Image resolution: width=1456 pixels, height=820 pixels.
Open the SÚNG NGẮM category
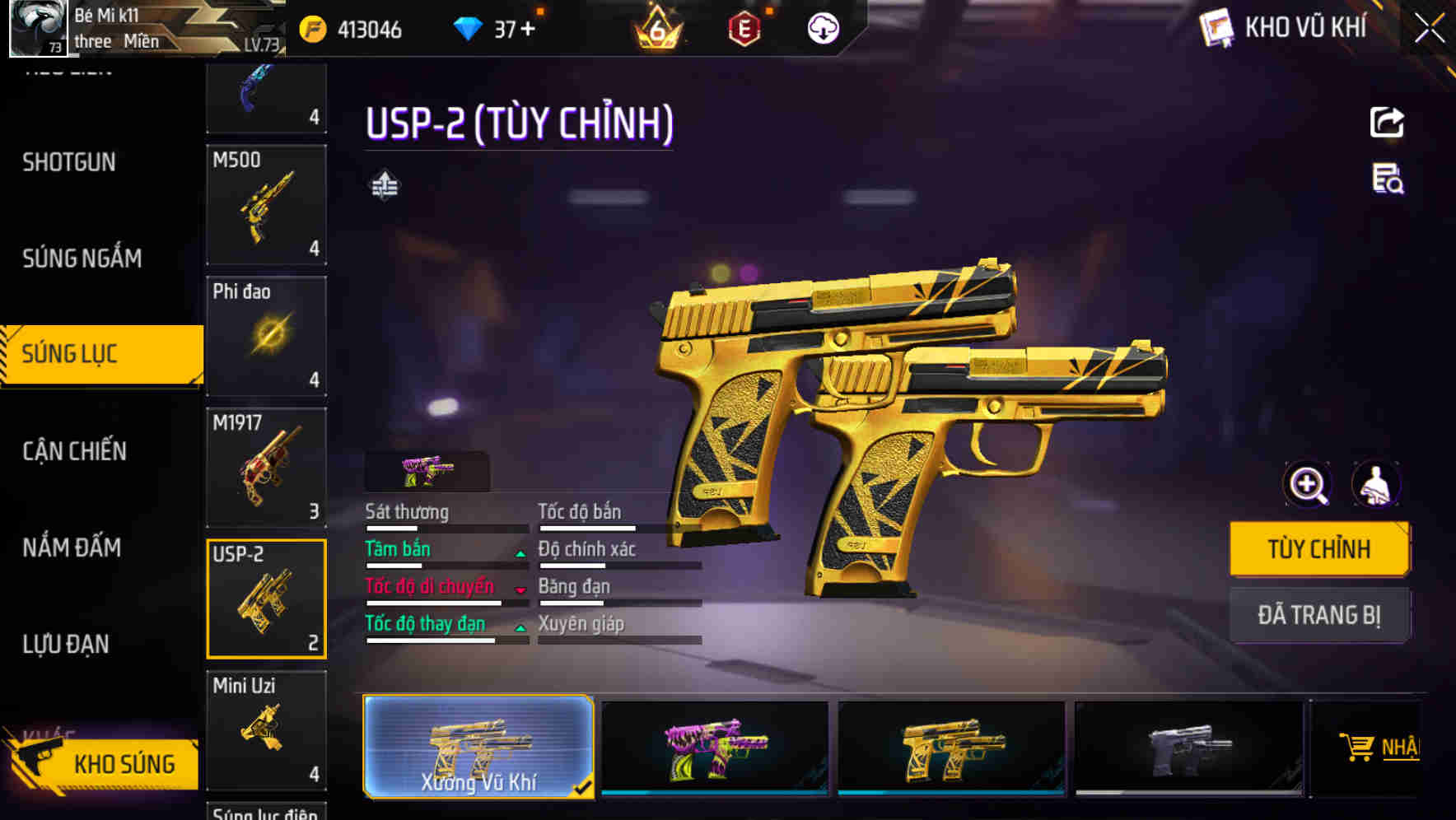pyautogui.click(x=82, y=258)
